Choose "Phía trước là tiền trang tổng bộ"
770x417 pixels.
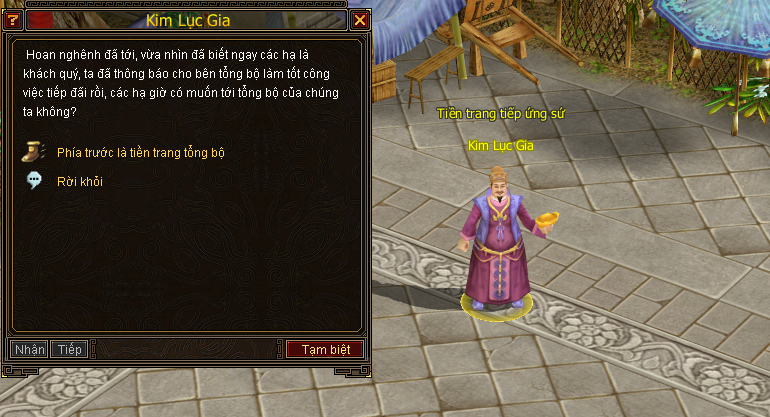tap(141, 153)
